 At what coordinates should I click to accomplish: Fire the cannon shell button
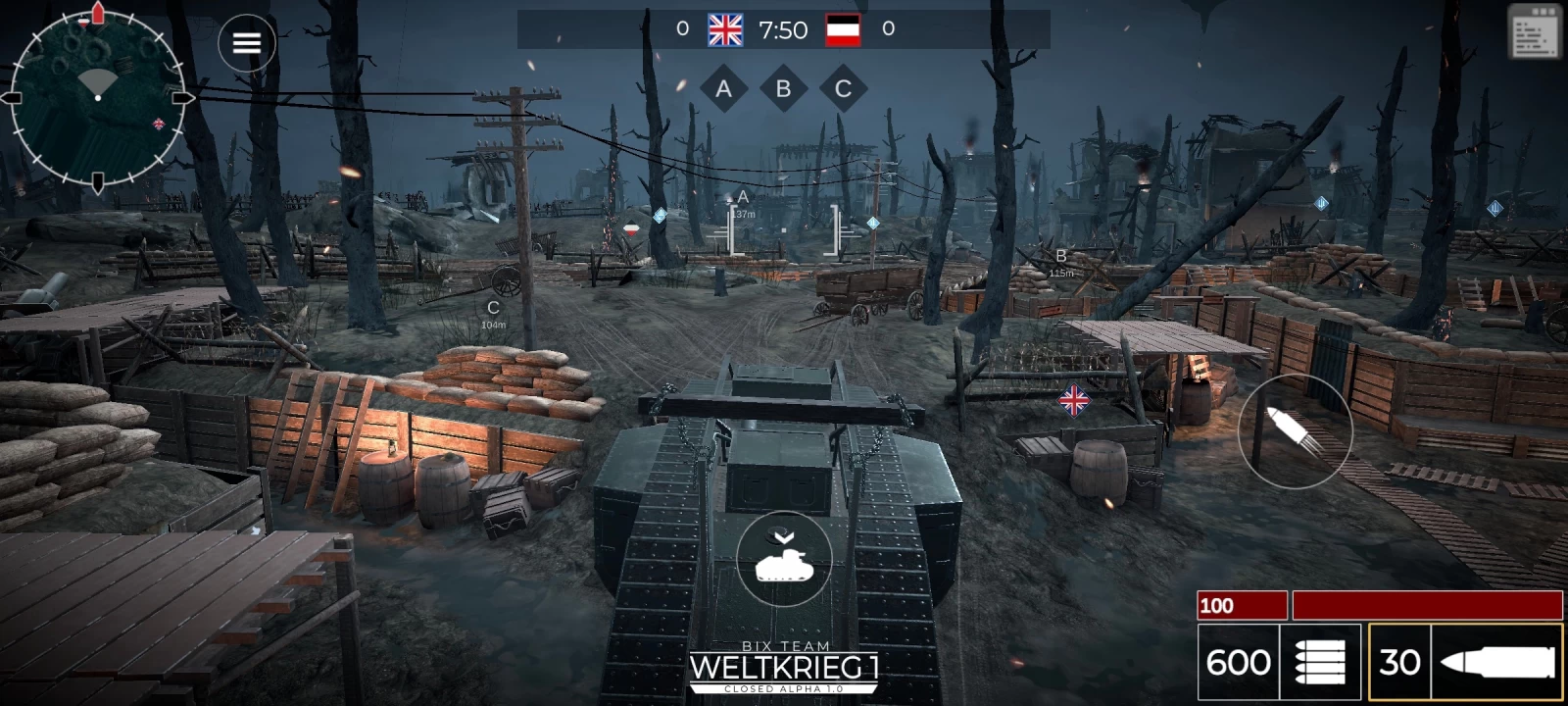pos(1295,431)
